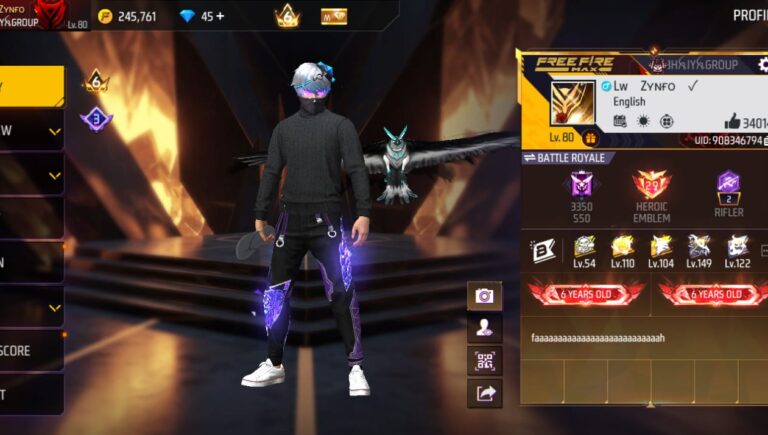Share the profile with the arrow button
768x435 pixels.
coord(484,393)
